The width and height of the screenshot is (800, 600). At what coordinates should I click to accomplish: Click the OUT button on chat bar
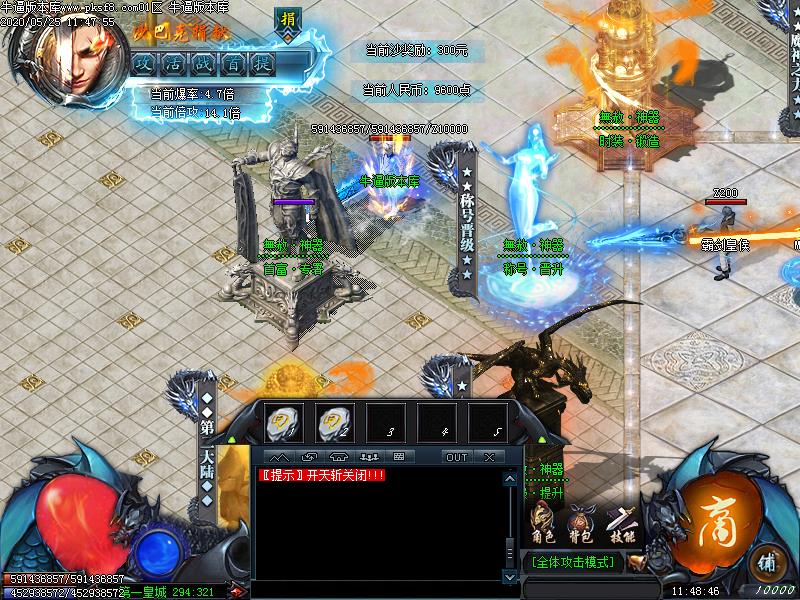click(456, 457)
